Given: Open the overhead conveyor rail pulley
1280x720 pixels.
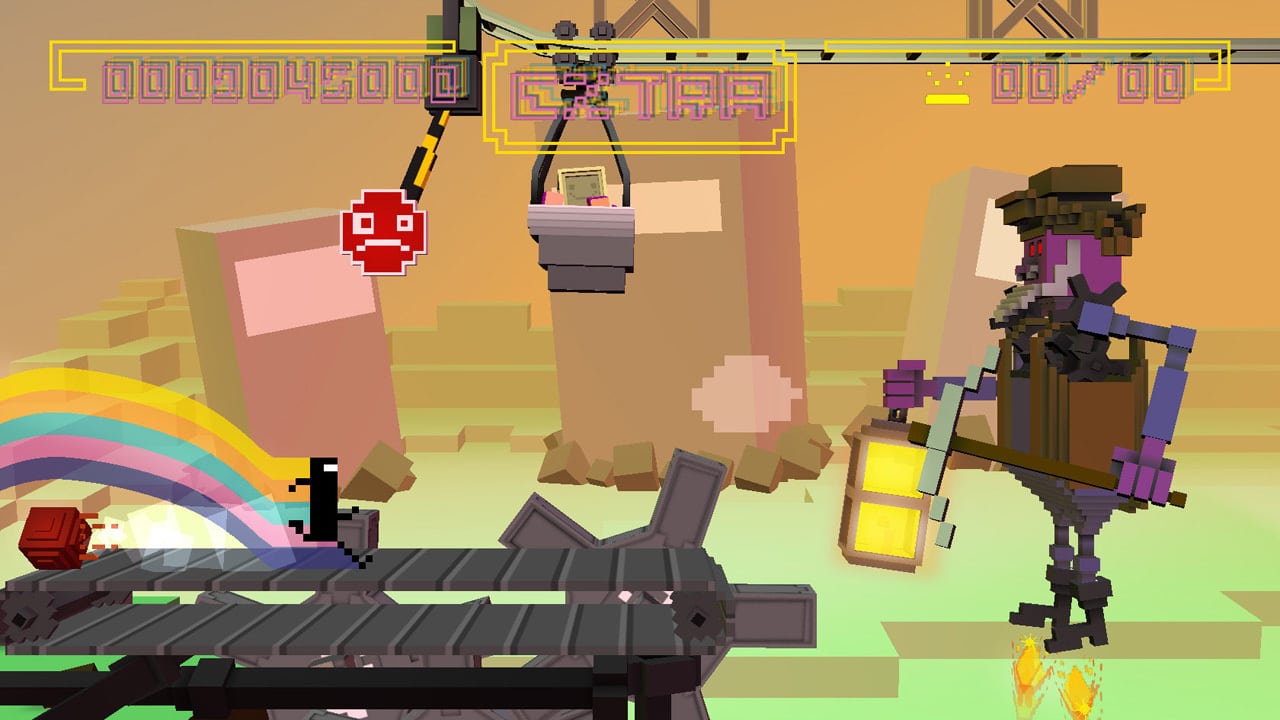Looking at the screenshot, I should coord(565,30).
